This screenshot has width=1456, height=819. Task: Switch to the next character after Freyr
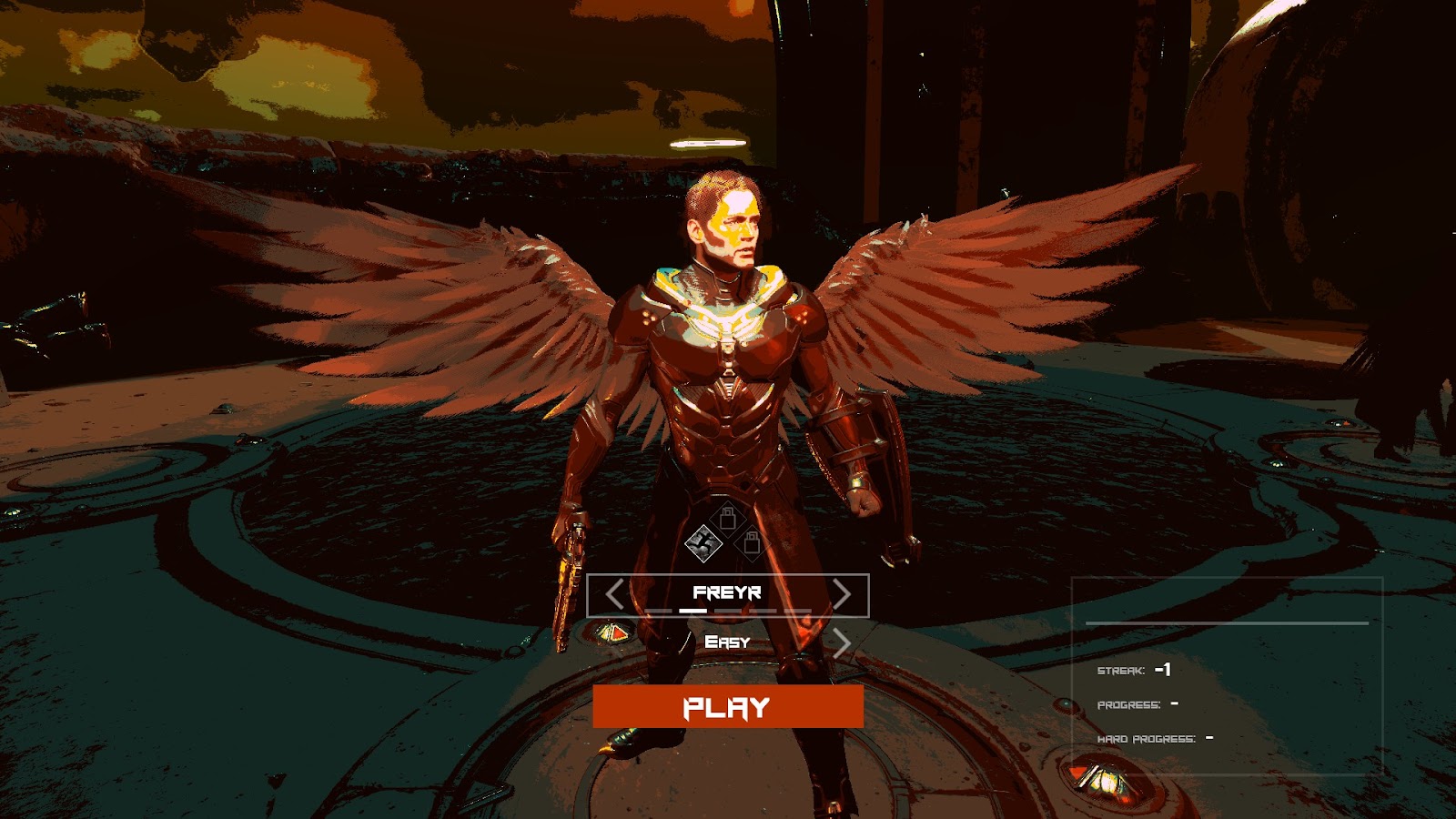842,595
